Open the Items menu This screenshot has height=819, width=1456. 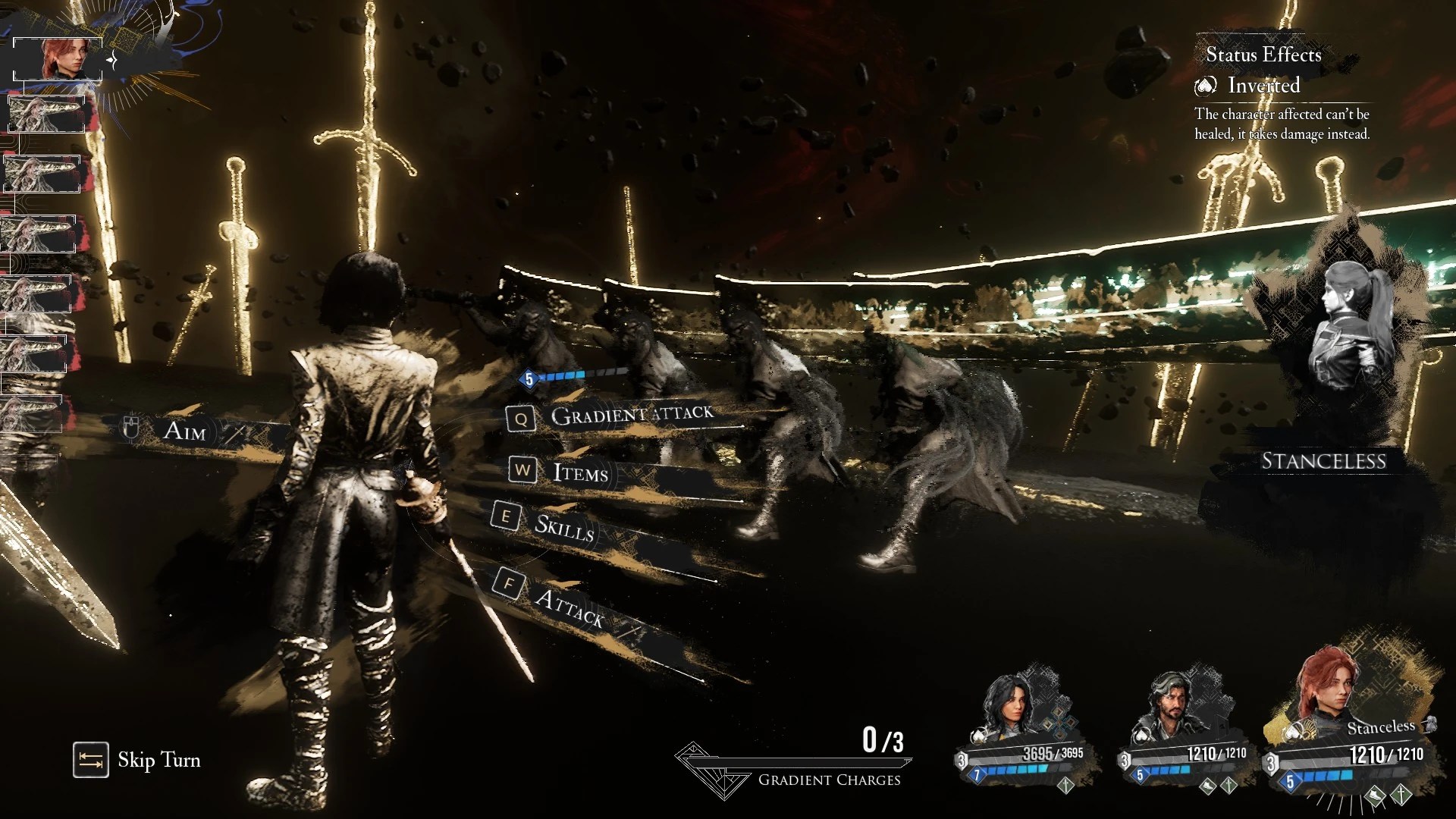pyautogui.click(x=580, y=472)
